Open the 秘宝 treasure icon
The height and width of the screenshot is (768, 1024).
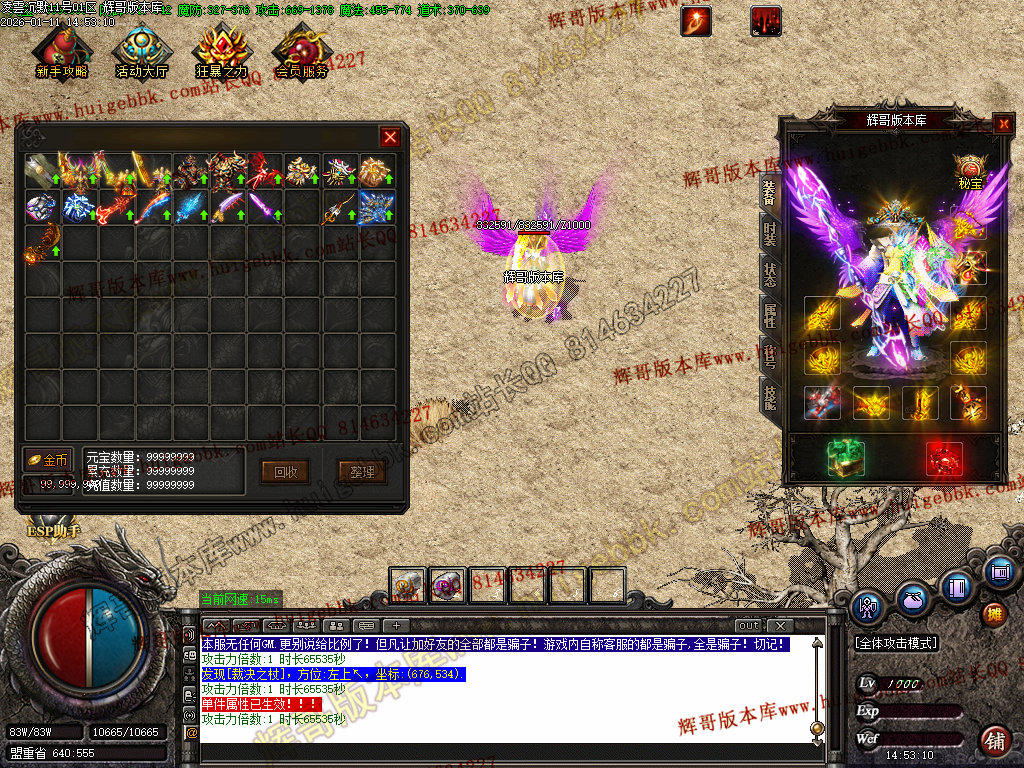968,168
